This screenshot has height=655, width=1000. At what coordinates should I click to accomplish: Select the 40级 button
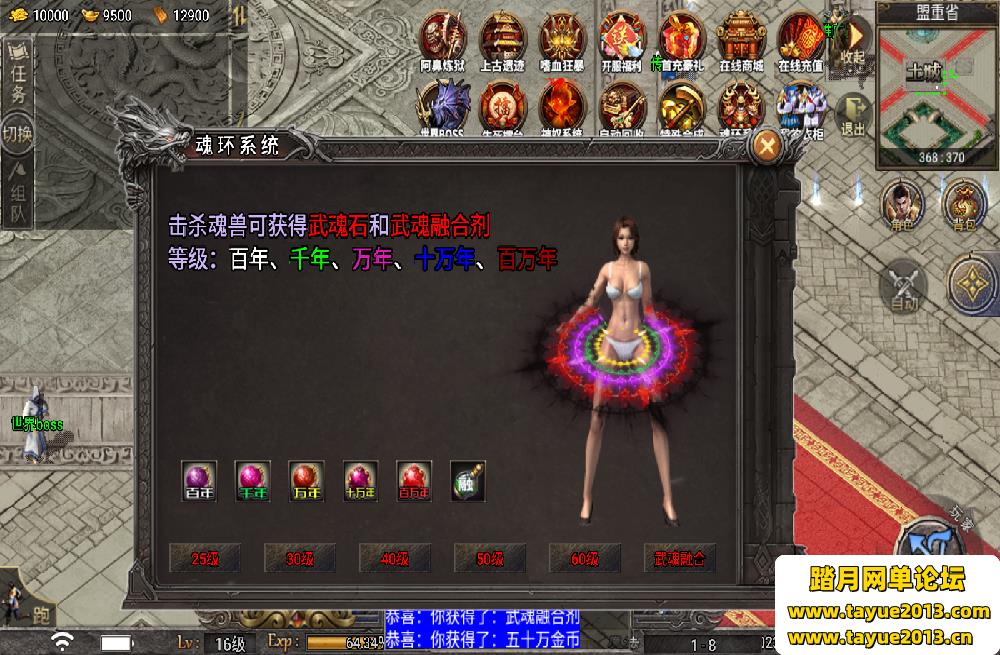[x=394, y=558]
